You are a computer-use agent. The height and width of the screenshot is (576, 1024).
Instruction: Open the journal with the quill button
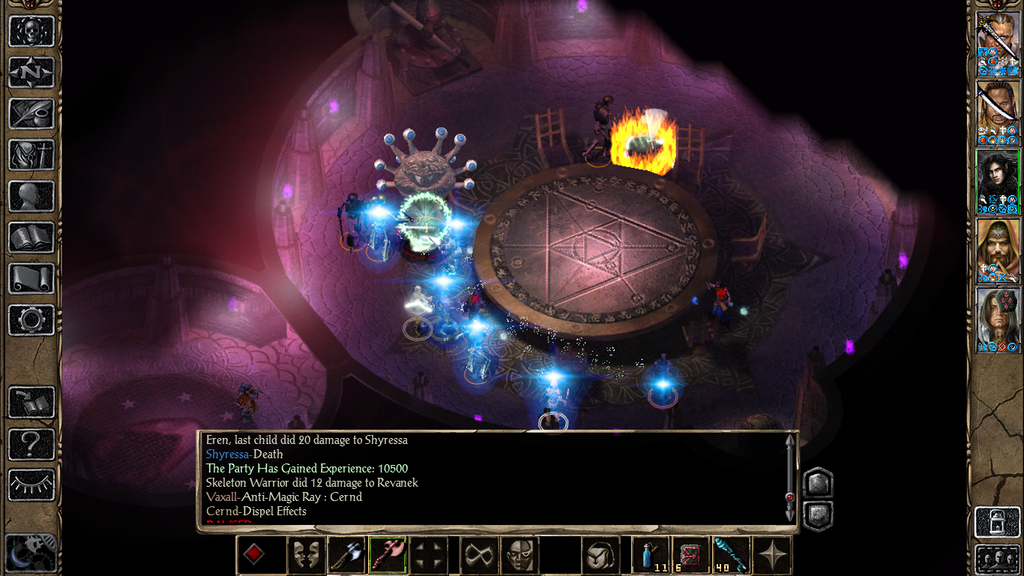click(31, 113)
